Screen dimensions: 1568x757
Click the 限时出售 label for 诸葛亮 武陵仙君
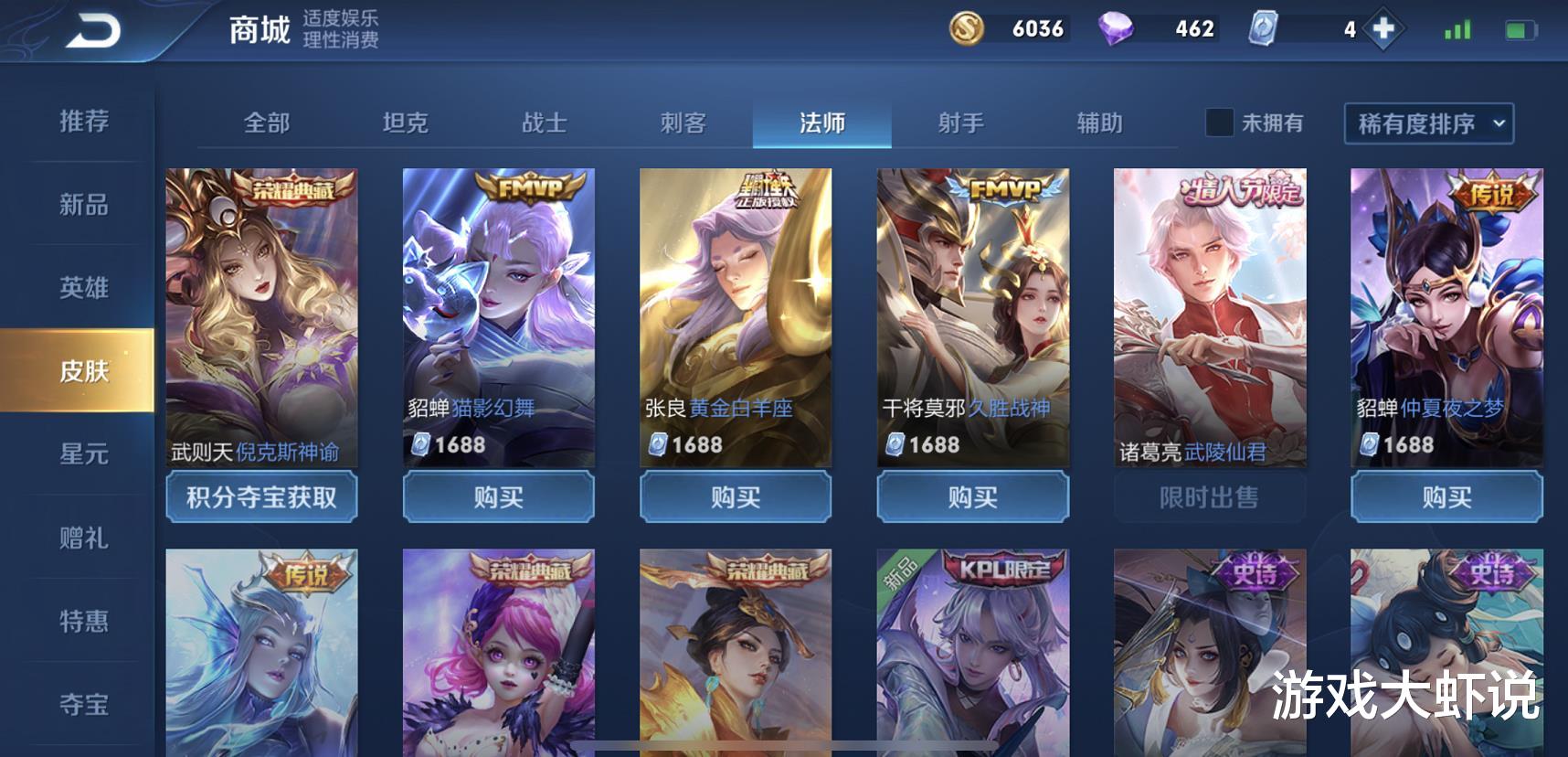(x=1210, y=497)
